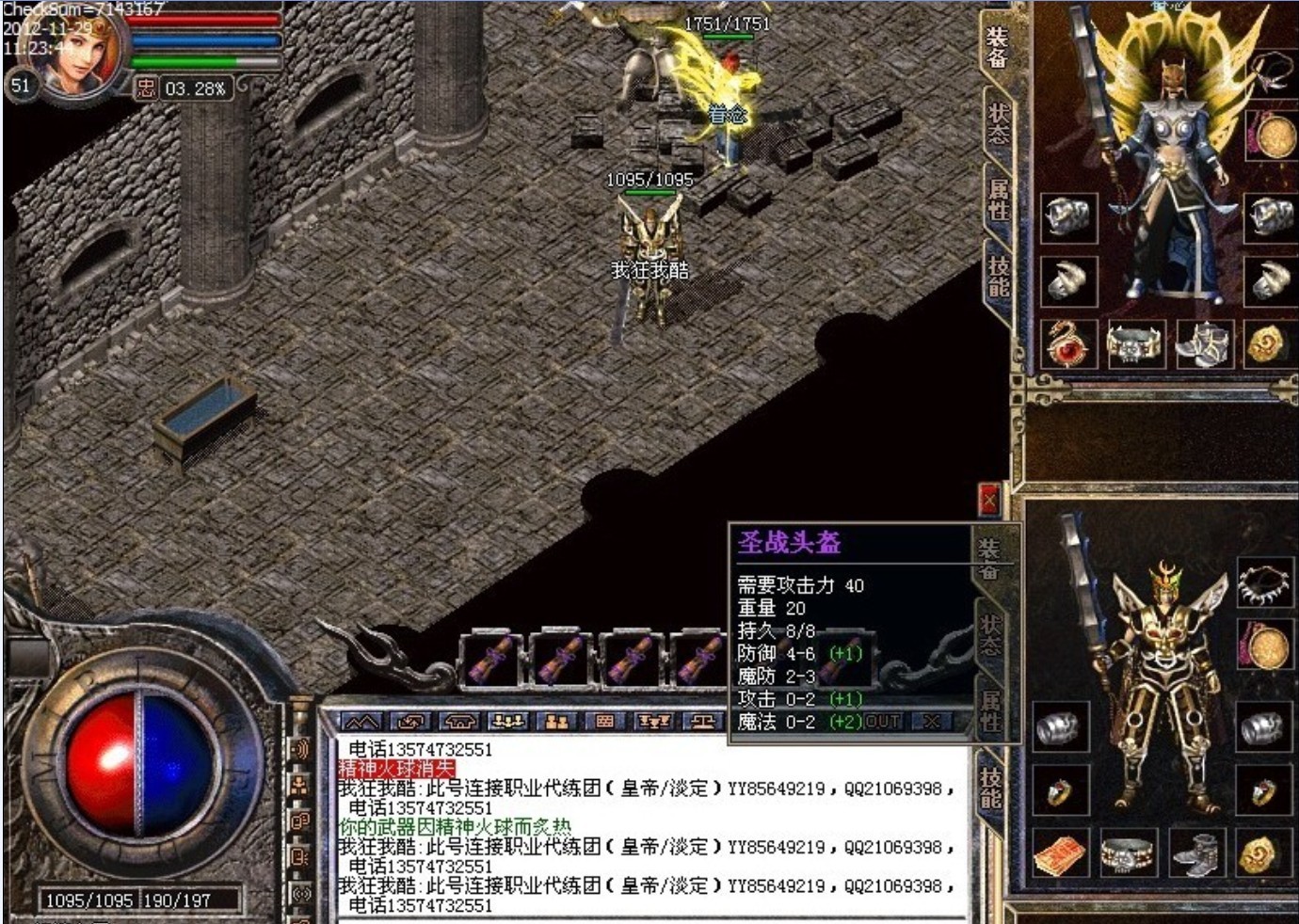Screen dimensions: 1299x924
Task: Choose the red talisman book slot
Action: (x=1061, y=855)
